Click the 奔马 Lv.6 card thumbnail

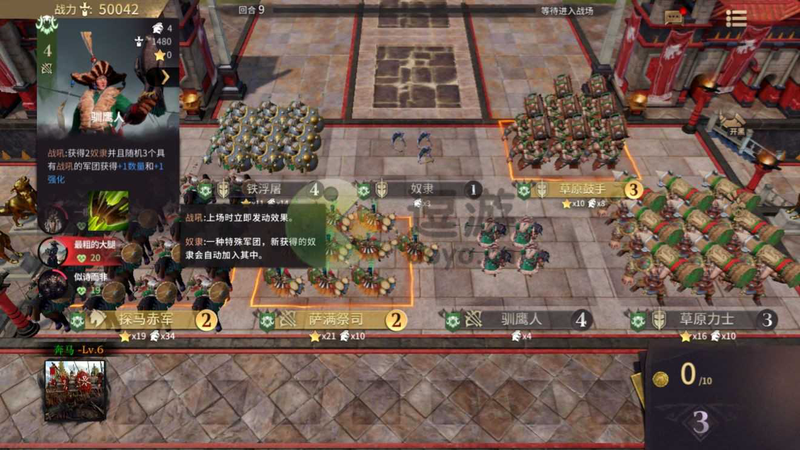(x=74, y=388)
